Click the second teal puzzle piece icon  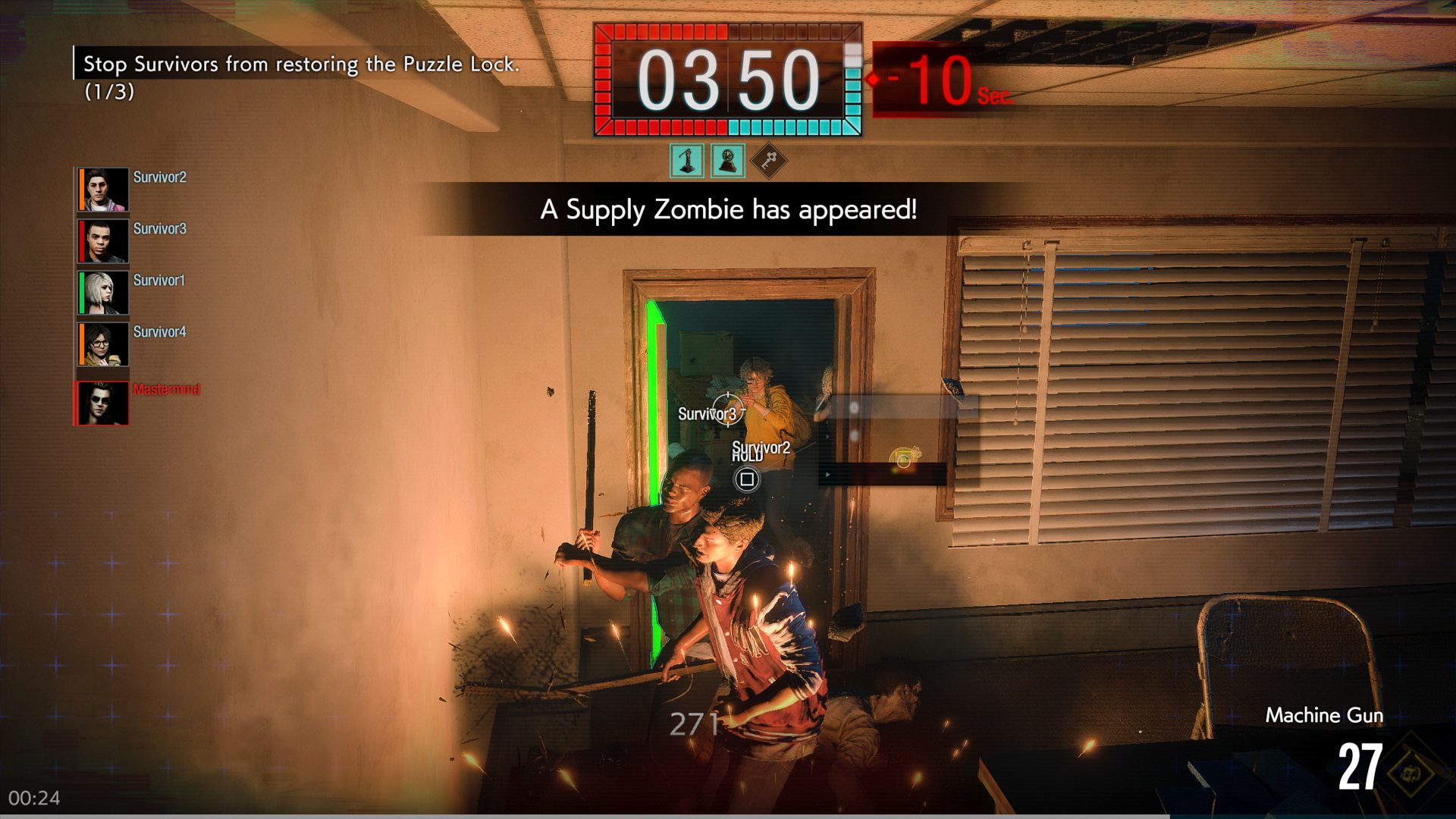[x=728, y=161]
